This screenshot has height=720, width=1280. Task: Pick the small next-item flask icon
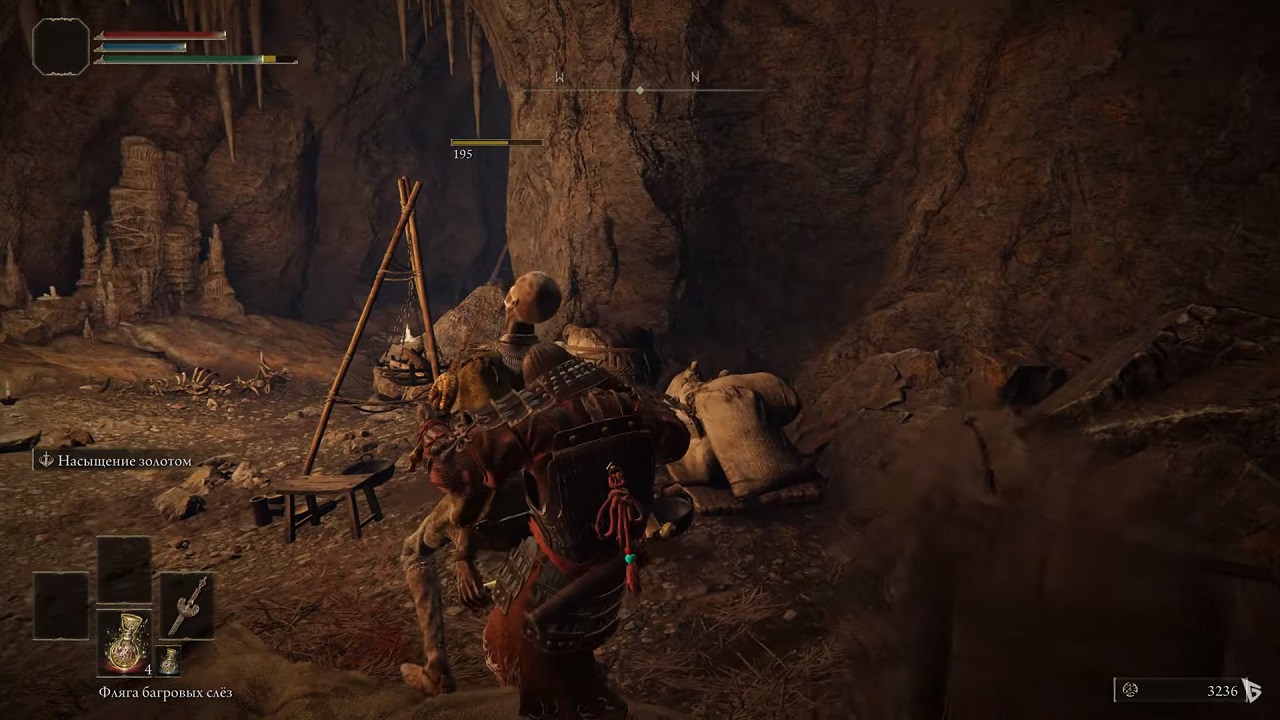[170, 660]
